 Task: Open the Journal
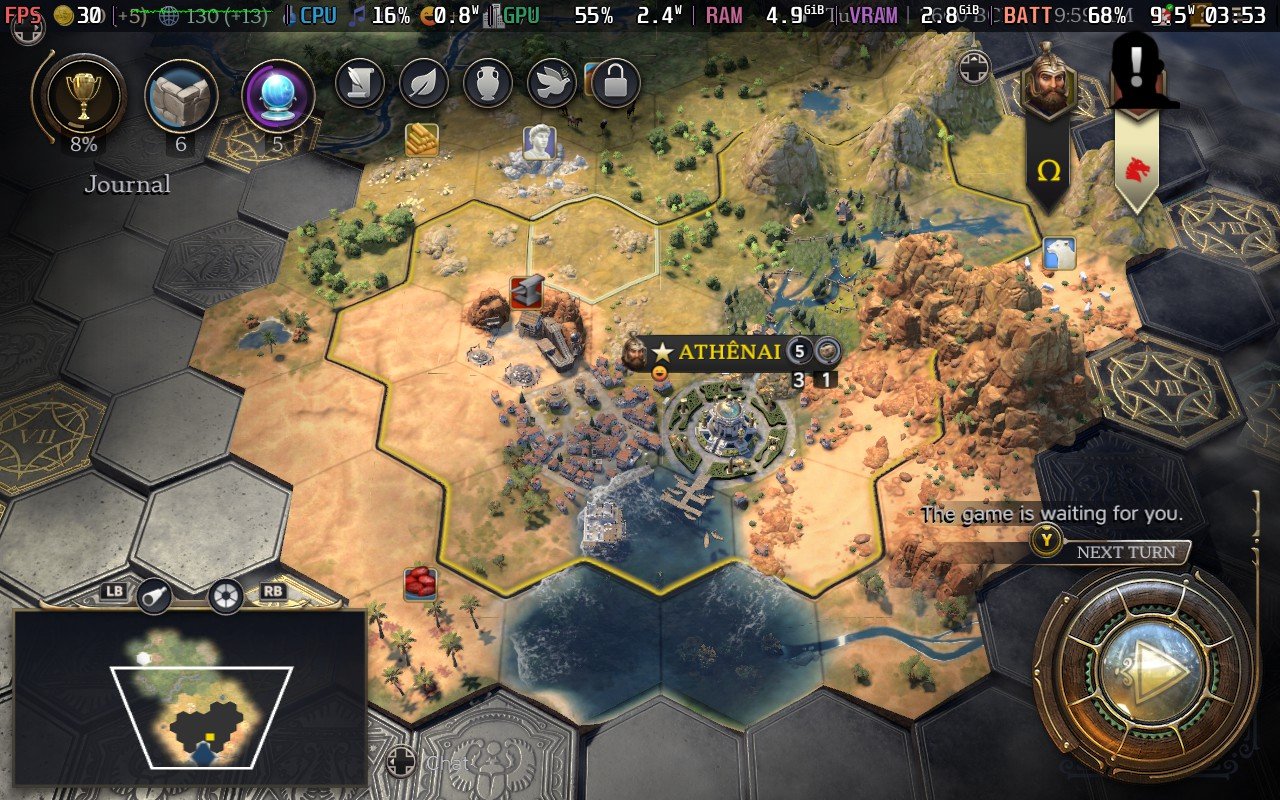[128, 184]
